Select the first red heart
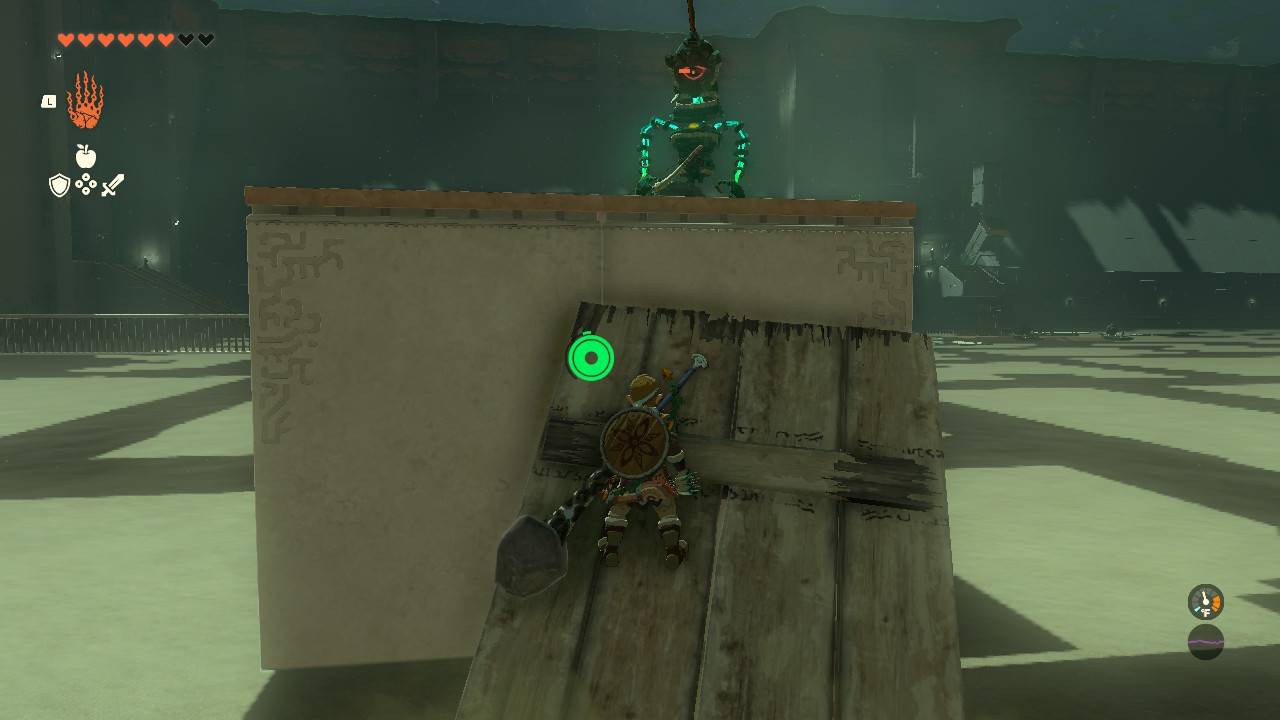 click(x=66, y=39)
